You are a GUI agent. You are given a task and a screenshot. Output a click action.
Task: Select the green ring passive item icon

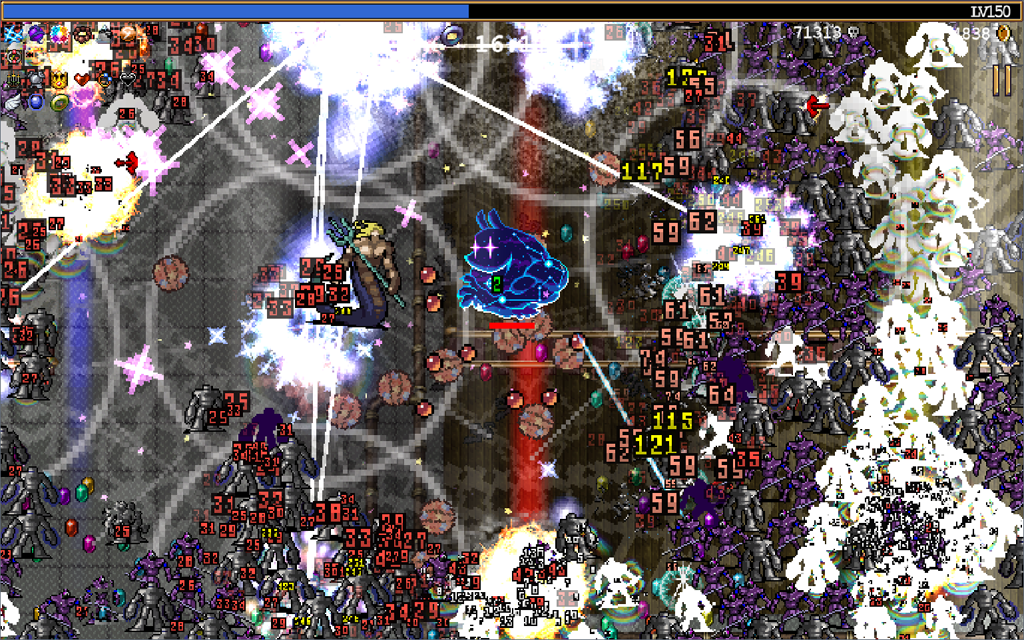coord(59,102)
